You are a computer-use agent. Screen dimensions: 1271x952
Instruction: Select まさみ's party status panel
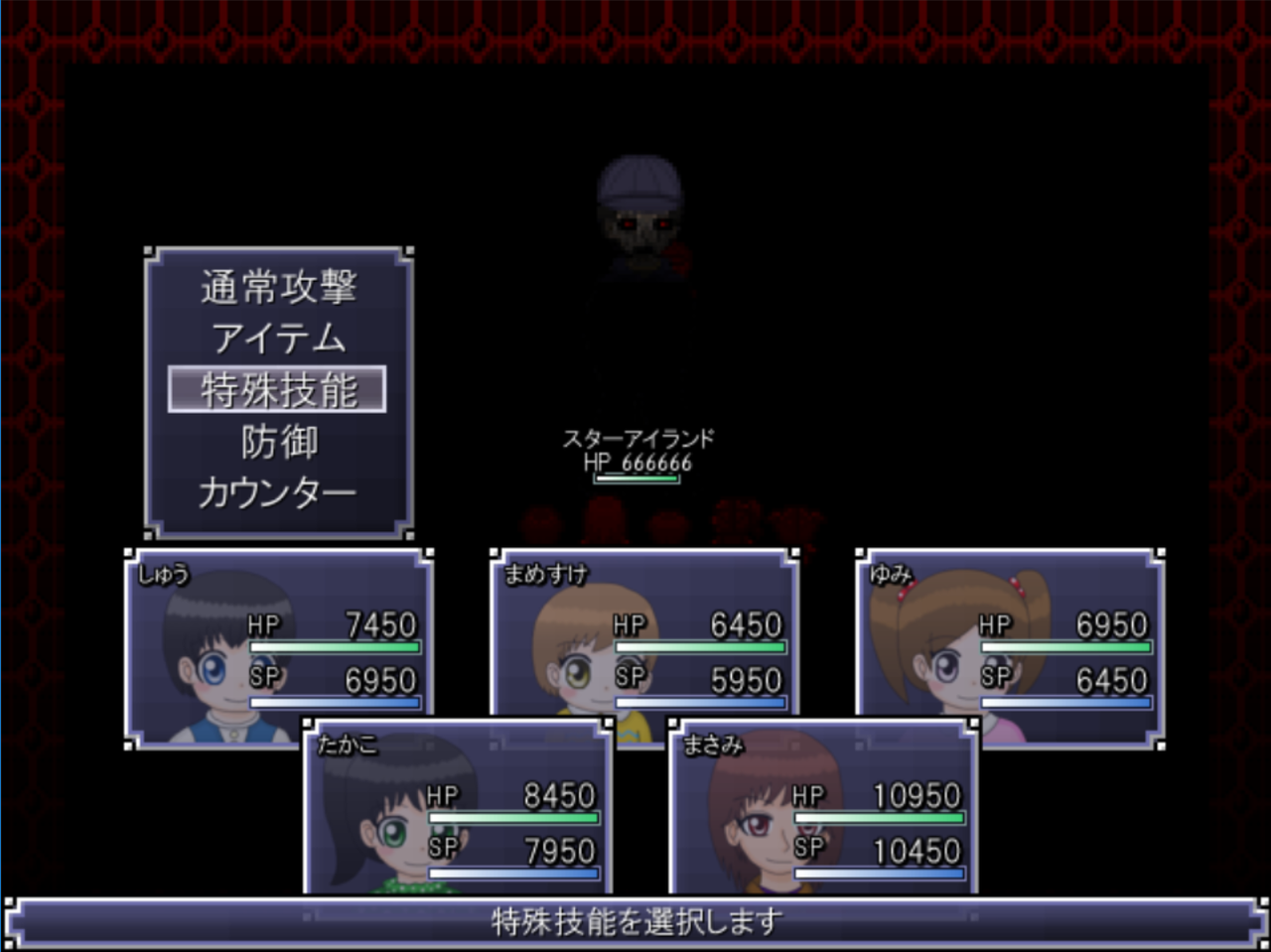(824, 809)
